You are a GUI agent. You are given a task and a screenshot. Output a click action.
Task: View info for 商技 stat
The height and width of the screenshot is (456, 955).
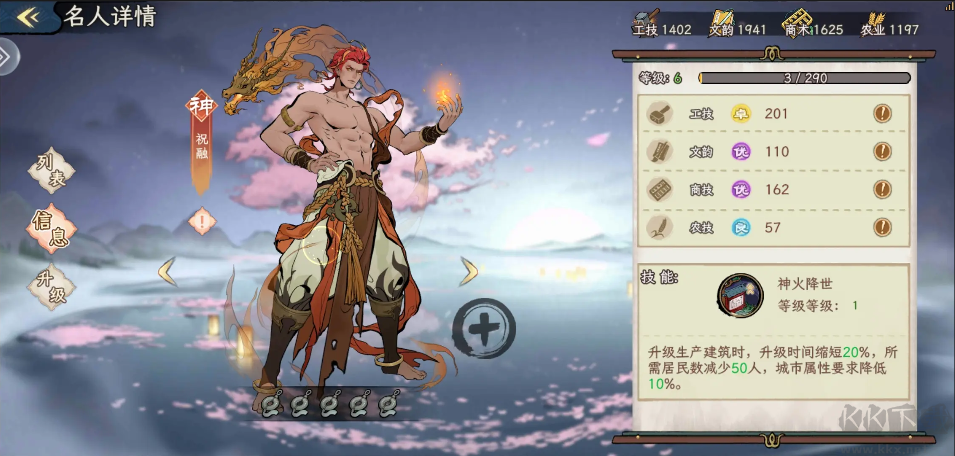click(x=883, y=190)
